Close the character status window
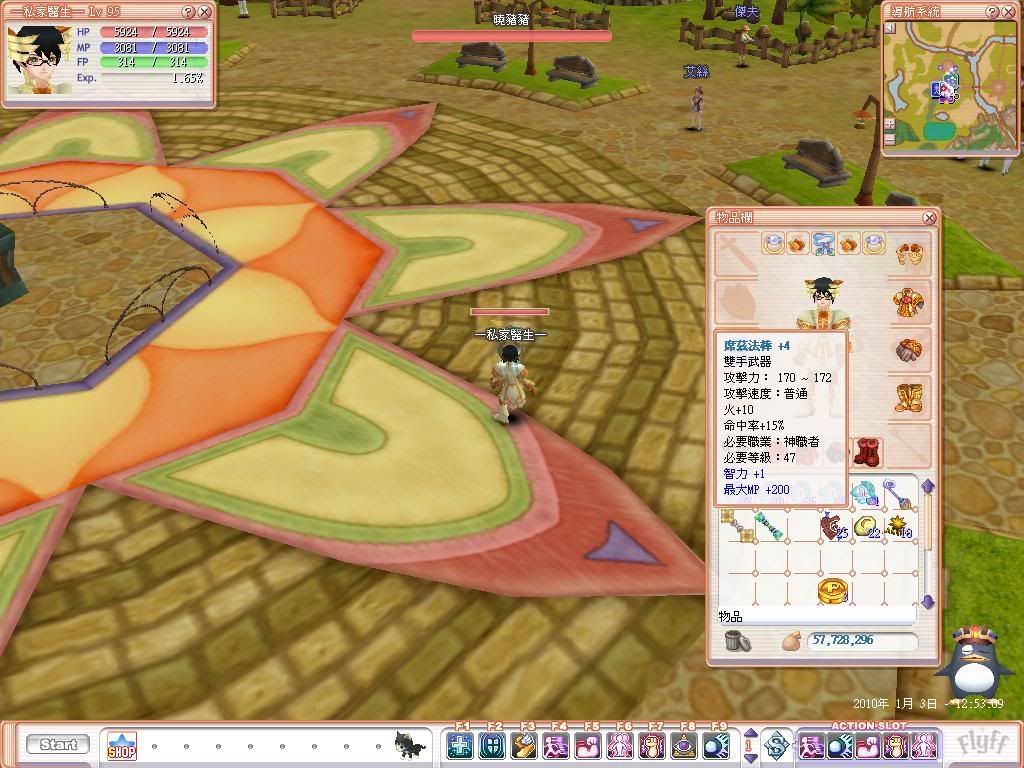 tap(205, 12)
